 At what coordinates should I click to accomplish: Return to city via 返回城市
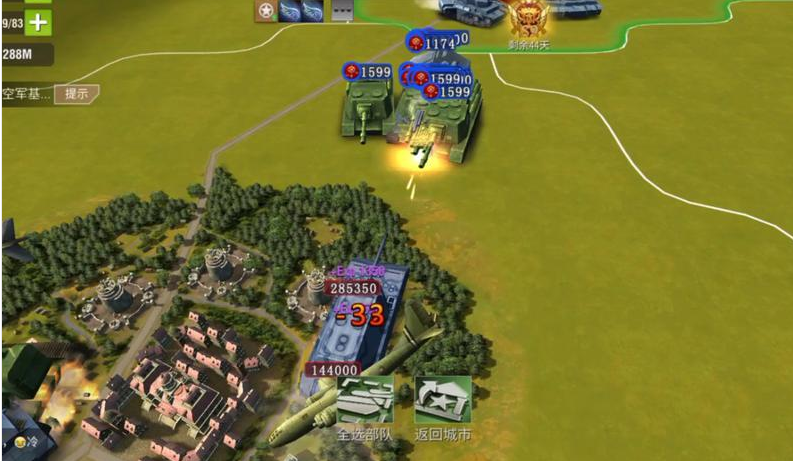tap(442, 403)
